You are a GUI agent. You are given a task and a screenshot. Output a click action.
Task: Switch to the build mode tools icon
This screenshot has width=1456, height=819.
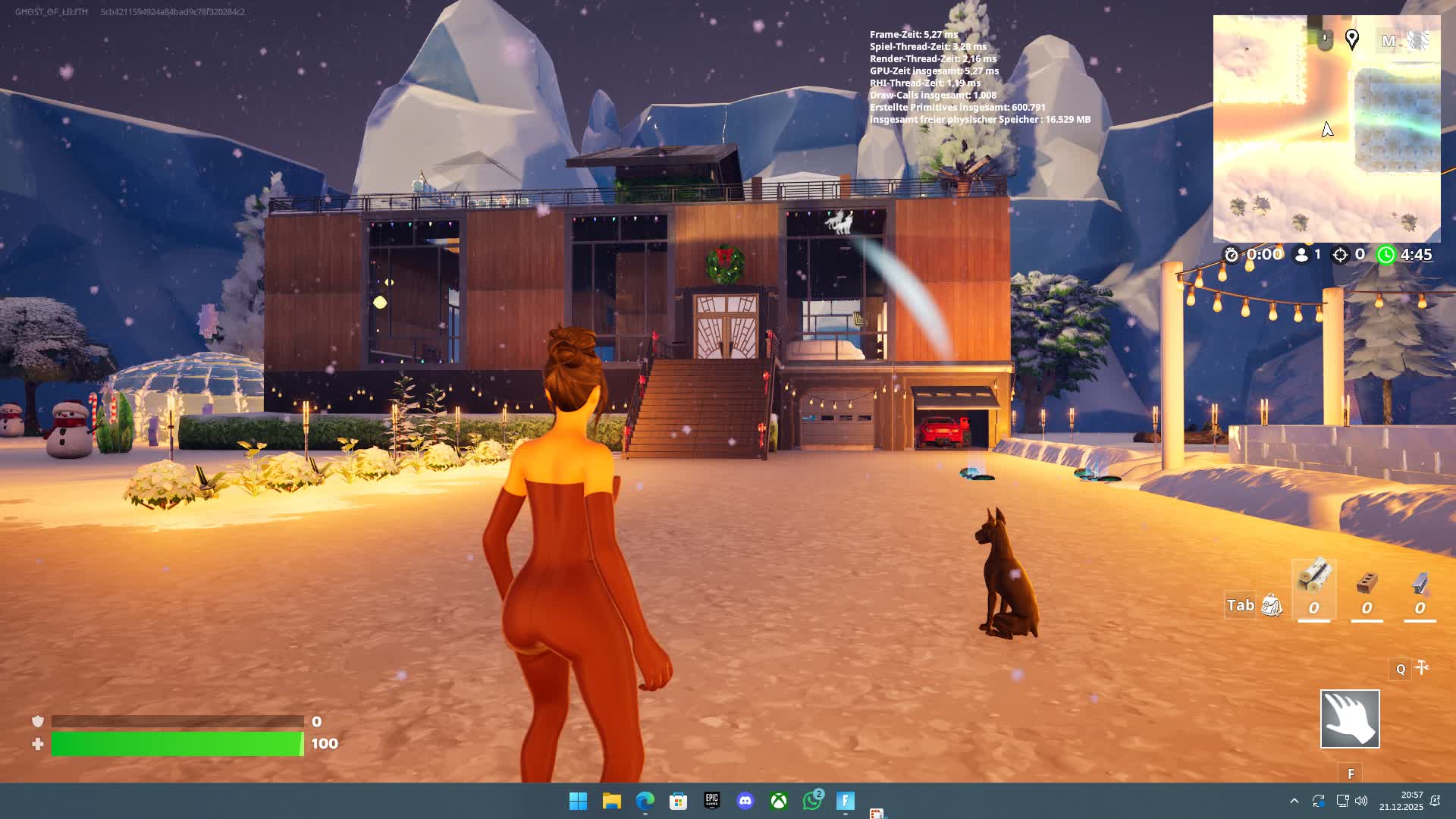coord(1423,668)
